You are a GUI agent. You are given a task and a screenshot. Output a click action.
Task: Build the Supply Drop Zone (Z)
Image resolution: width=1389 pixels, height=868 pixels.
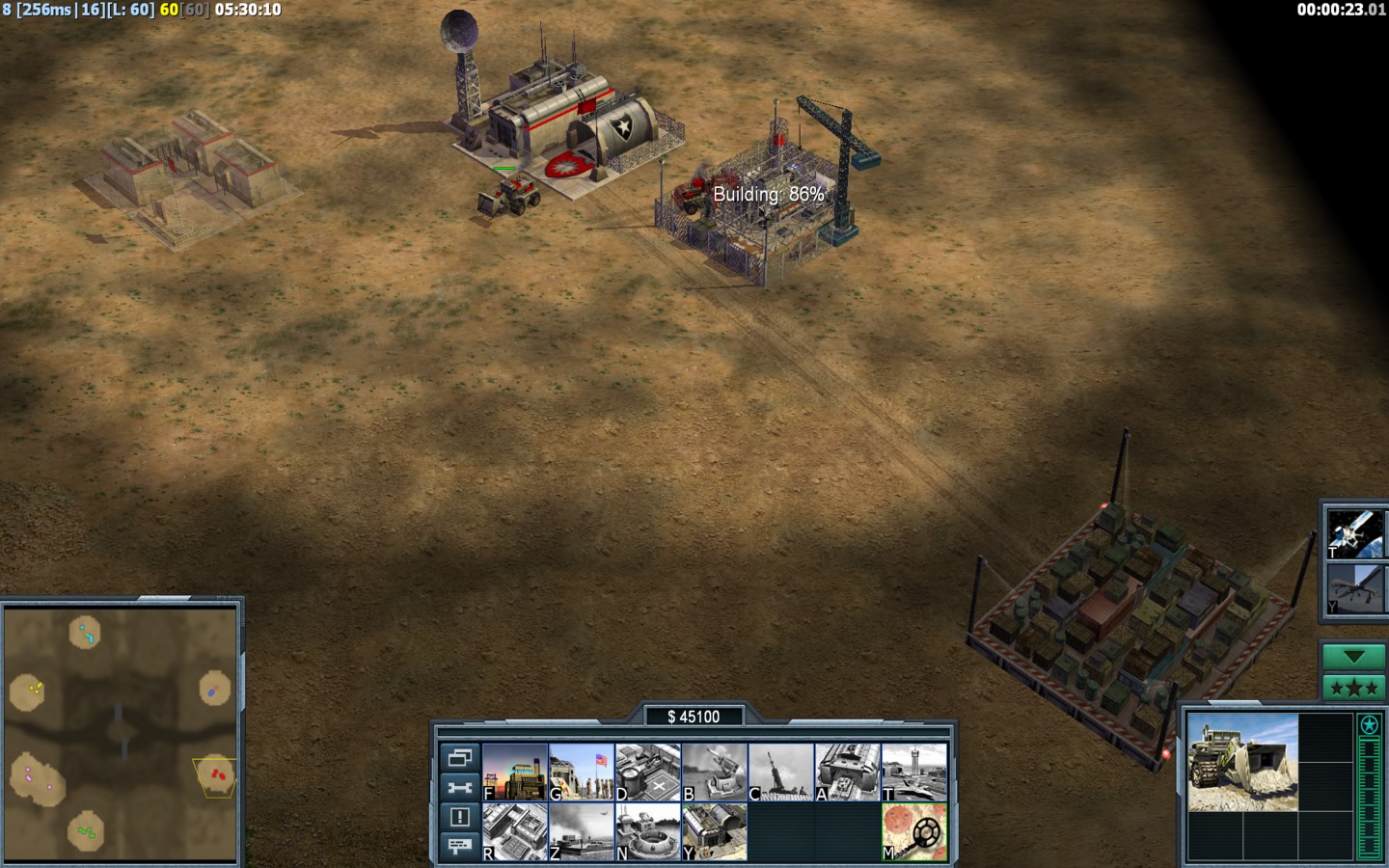pyautogui.click(x=582, y=831)
